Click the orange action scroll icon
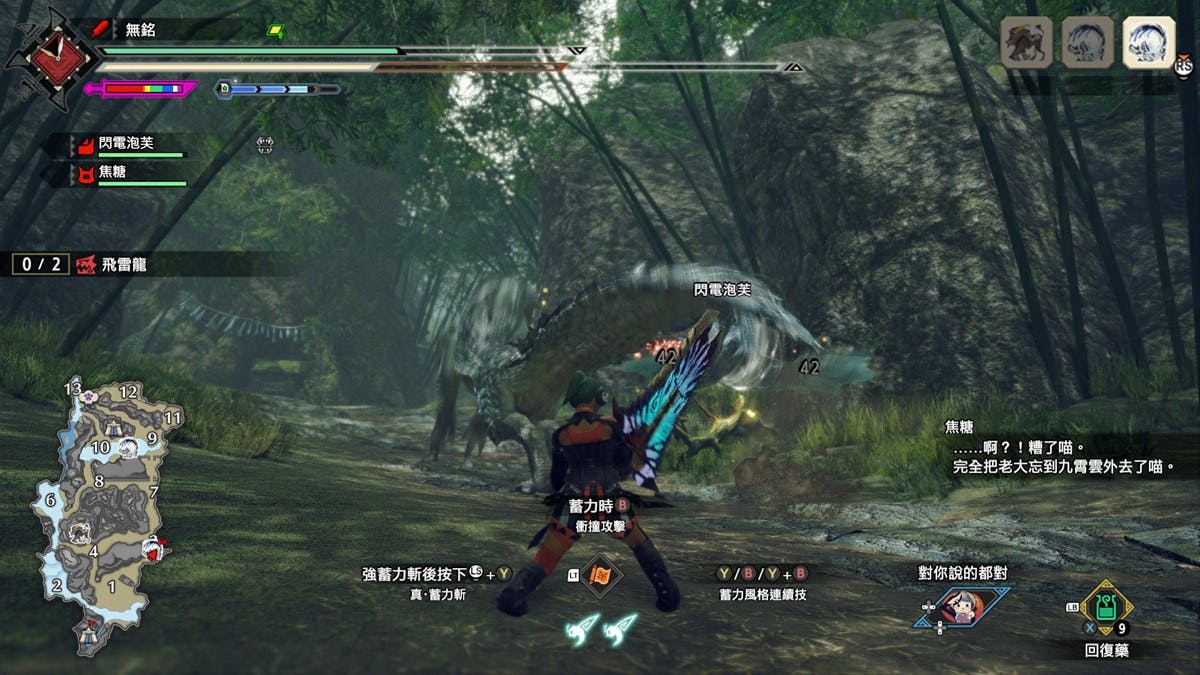Screen dimensions: 1200x675 pos(602,575)
